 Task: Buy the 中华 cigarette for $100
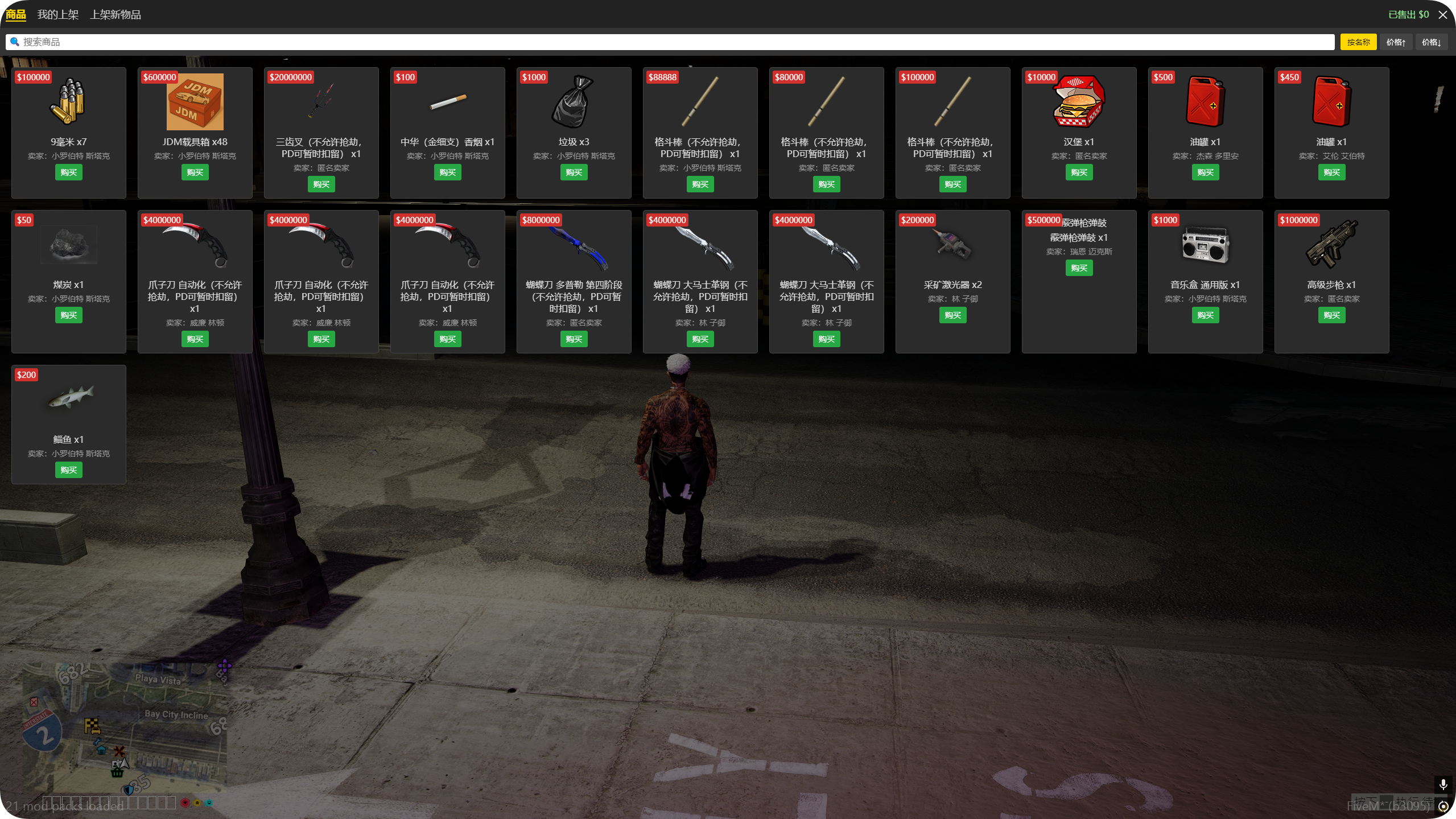[x=447, y=172]
